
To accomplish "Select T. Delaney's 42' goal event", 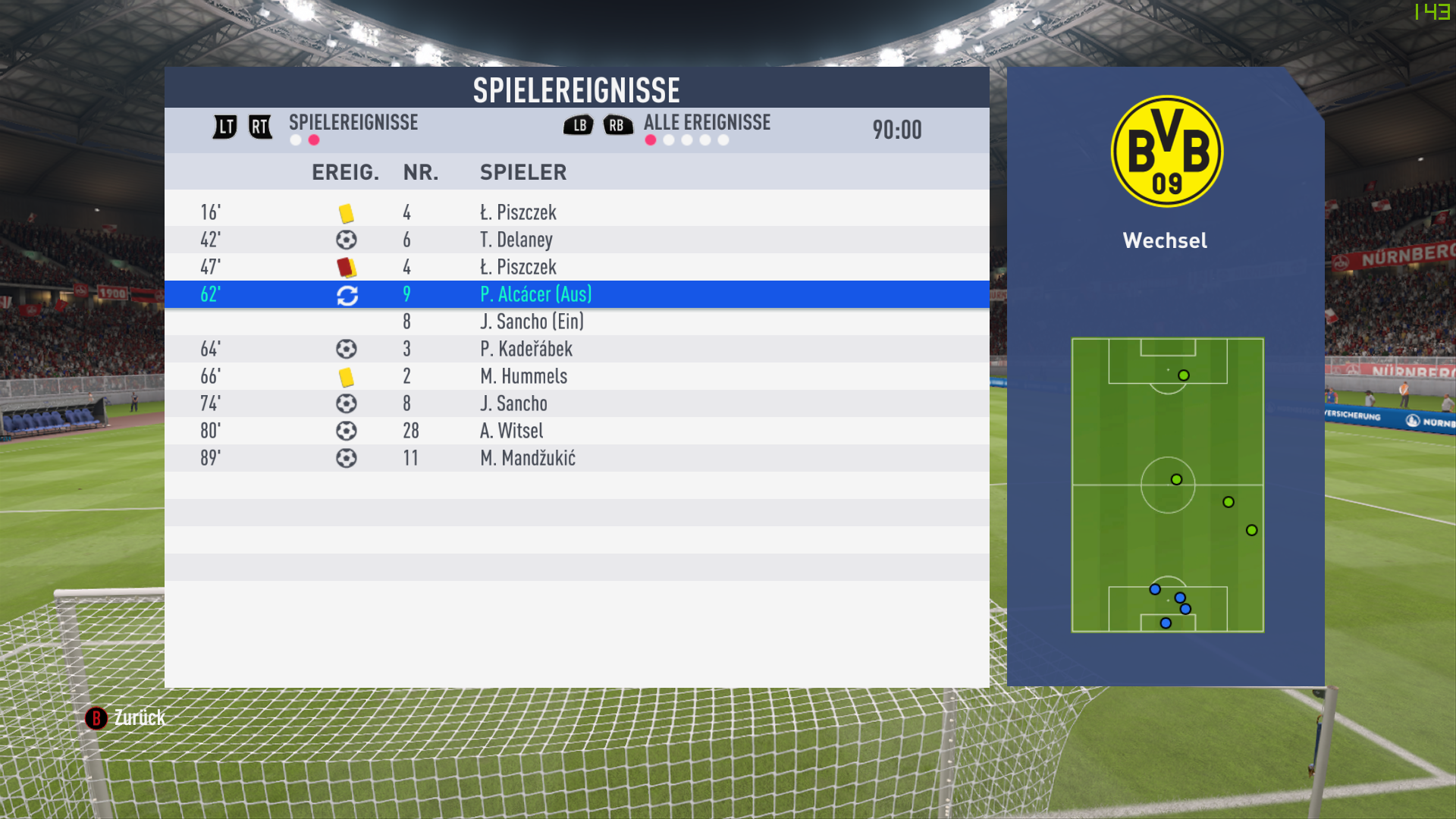I will tap(576, 240).
